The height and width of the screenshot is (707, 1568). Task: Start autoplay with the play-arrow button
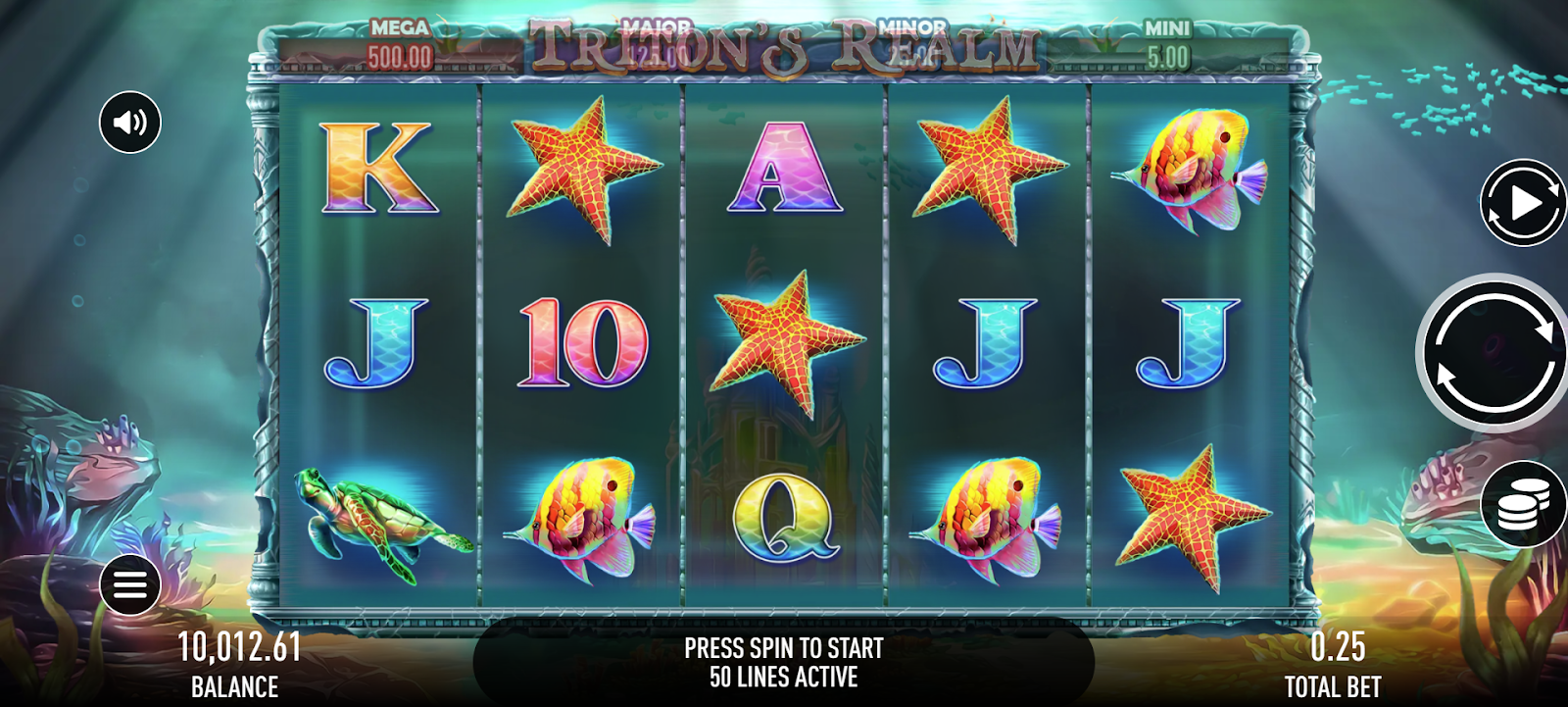tap(1522, 204)
